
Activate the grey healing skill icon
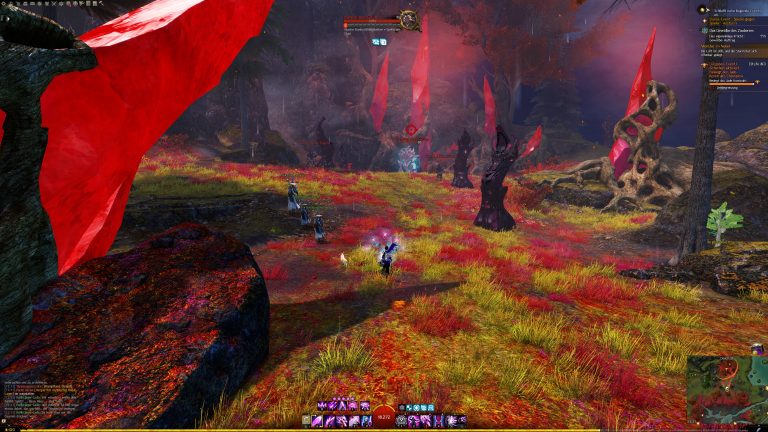(402, 421)
